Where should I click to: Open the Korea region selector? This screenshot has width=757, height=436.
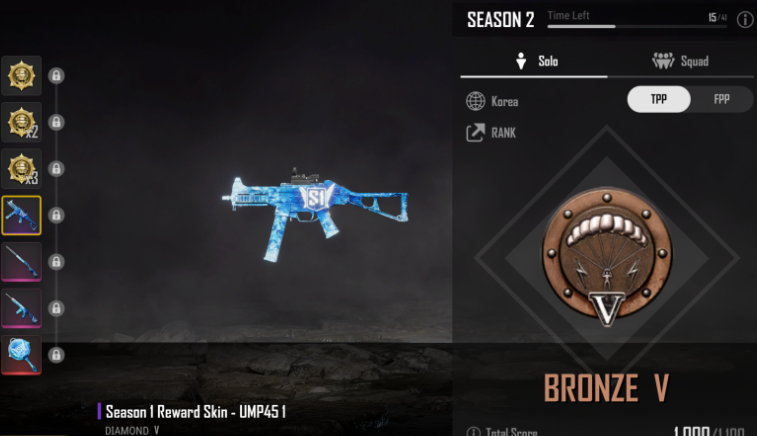pyautogui.click(x=492, y=101)
